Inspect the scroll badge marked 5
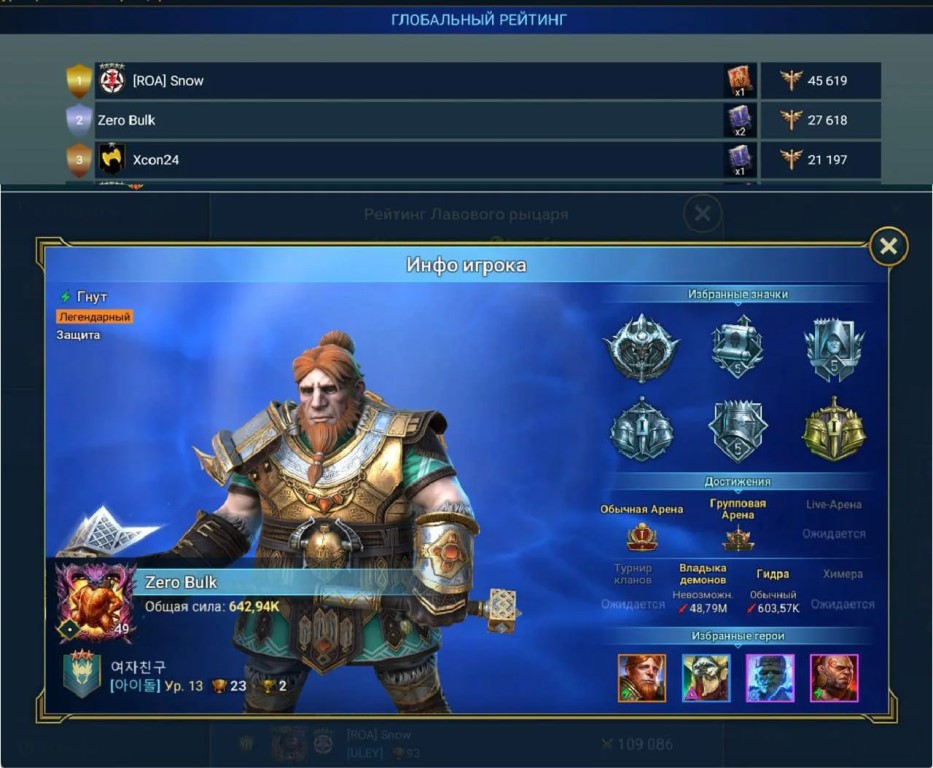933x768 pixels. (737, 346)
